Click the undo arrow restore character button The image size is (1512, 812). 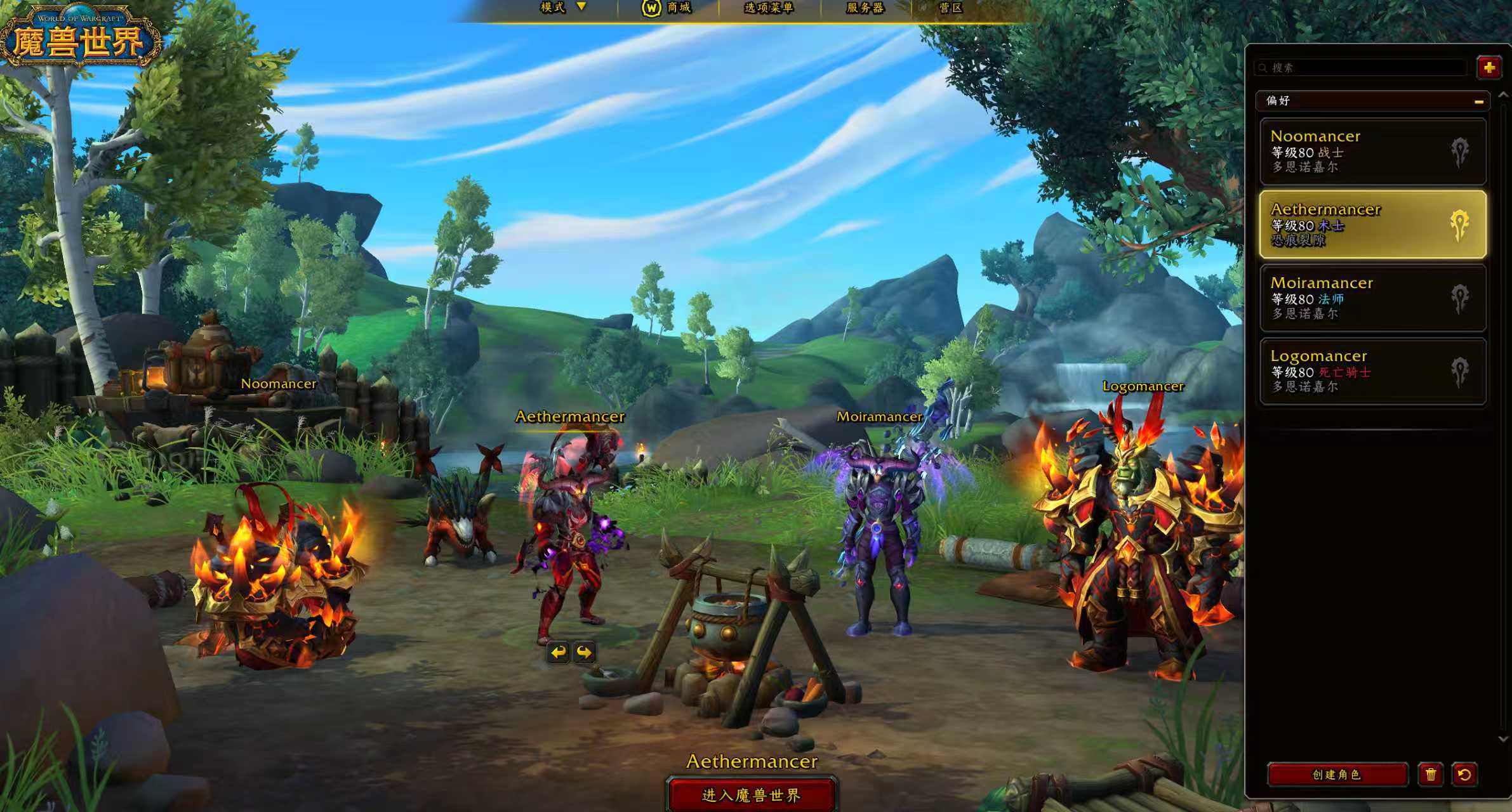coord(1464,775)
